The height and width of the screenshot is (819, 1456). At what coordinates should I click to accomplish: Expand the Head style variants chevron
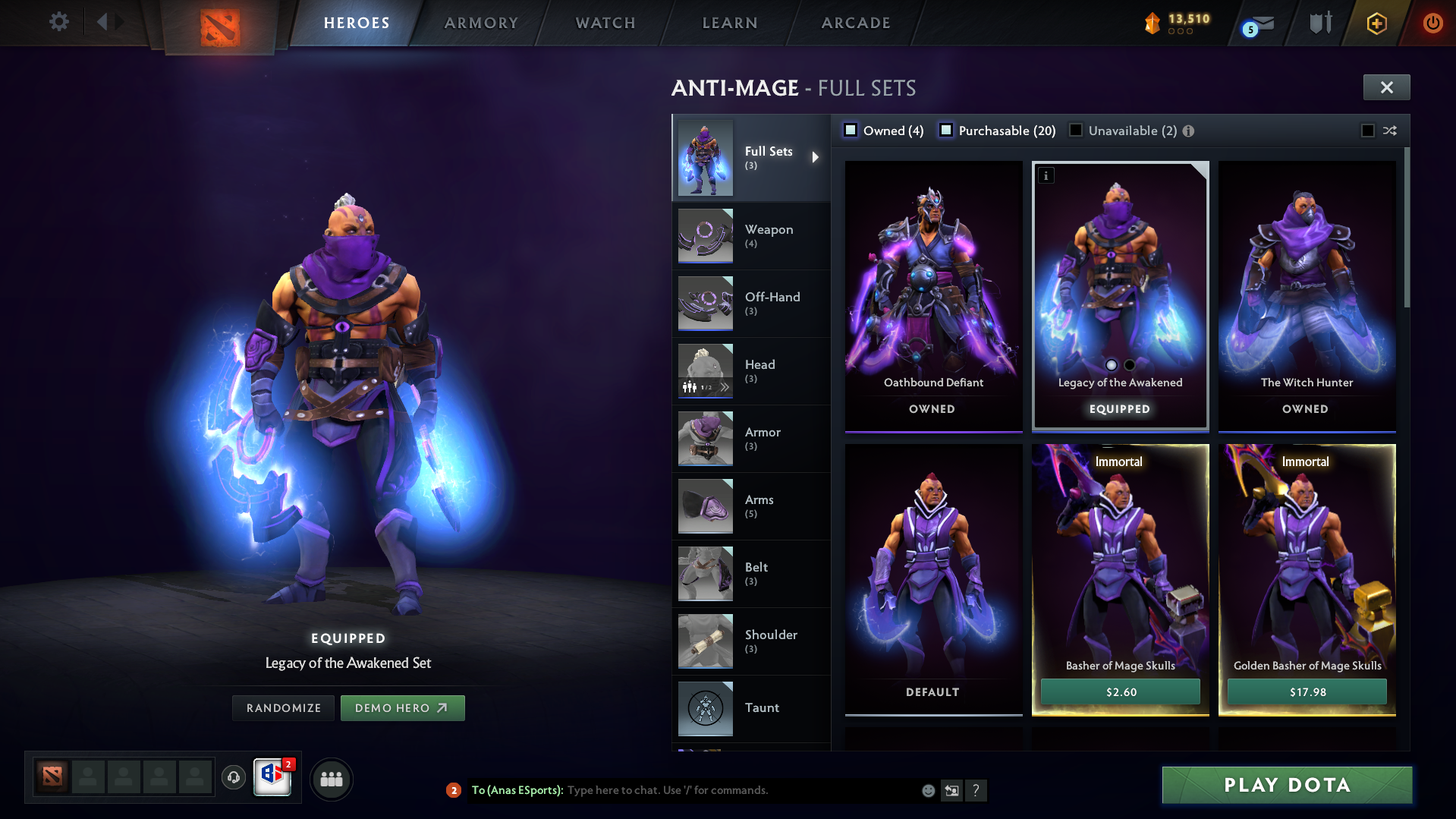coord(725,386)
